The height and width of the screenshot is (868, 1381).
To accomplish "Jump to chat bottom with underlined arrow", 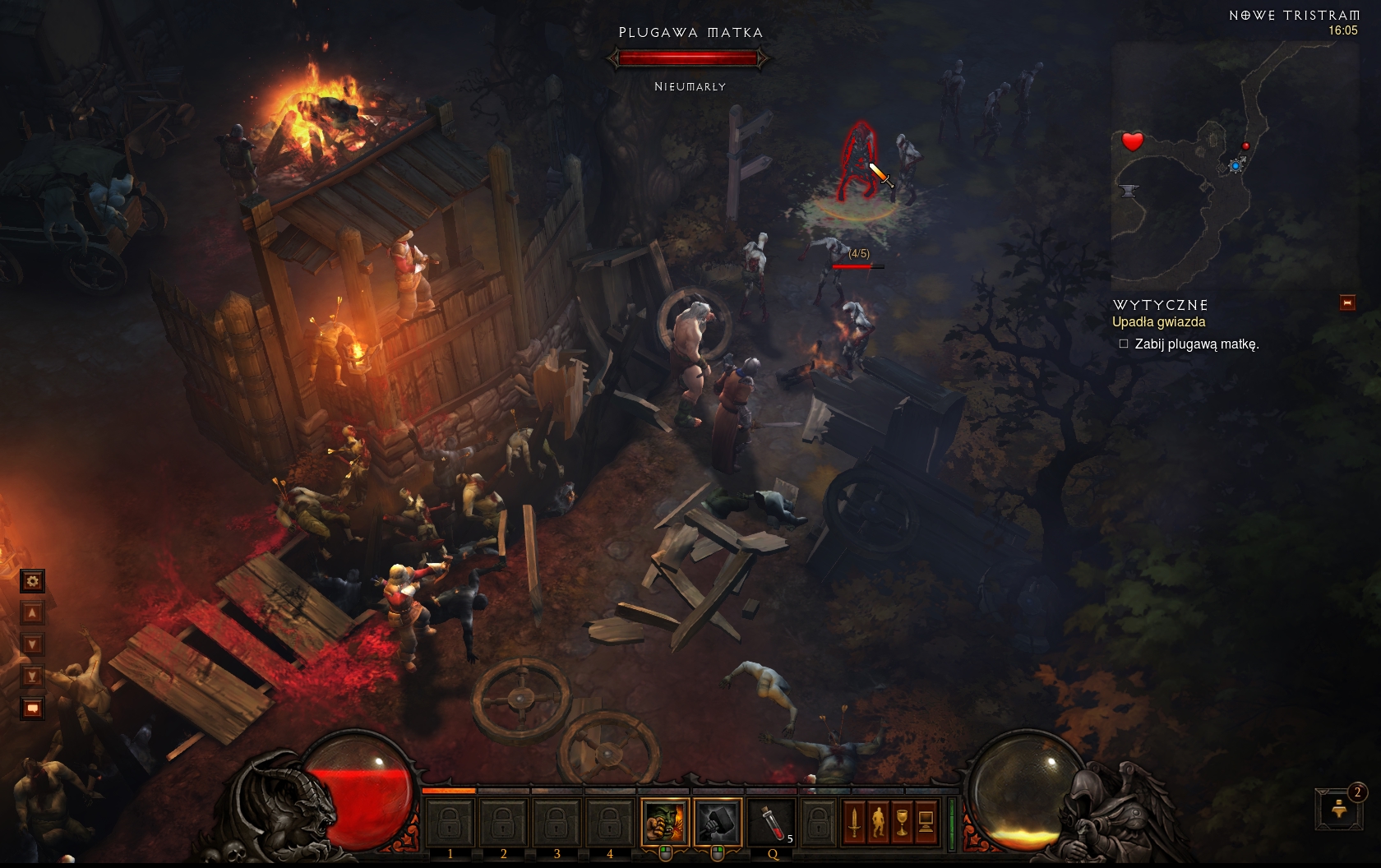I will 32,676.
